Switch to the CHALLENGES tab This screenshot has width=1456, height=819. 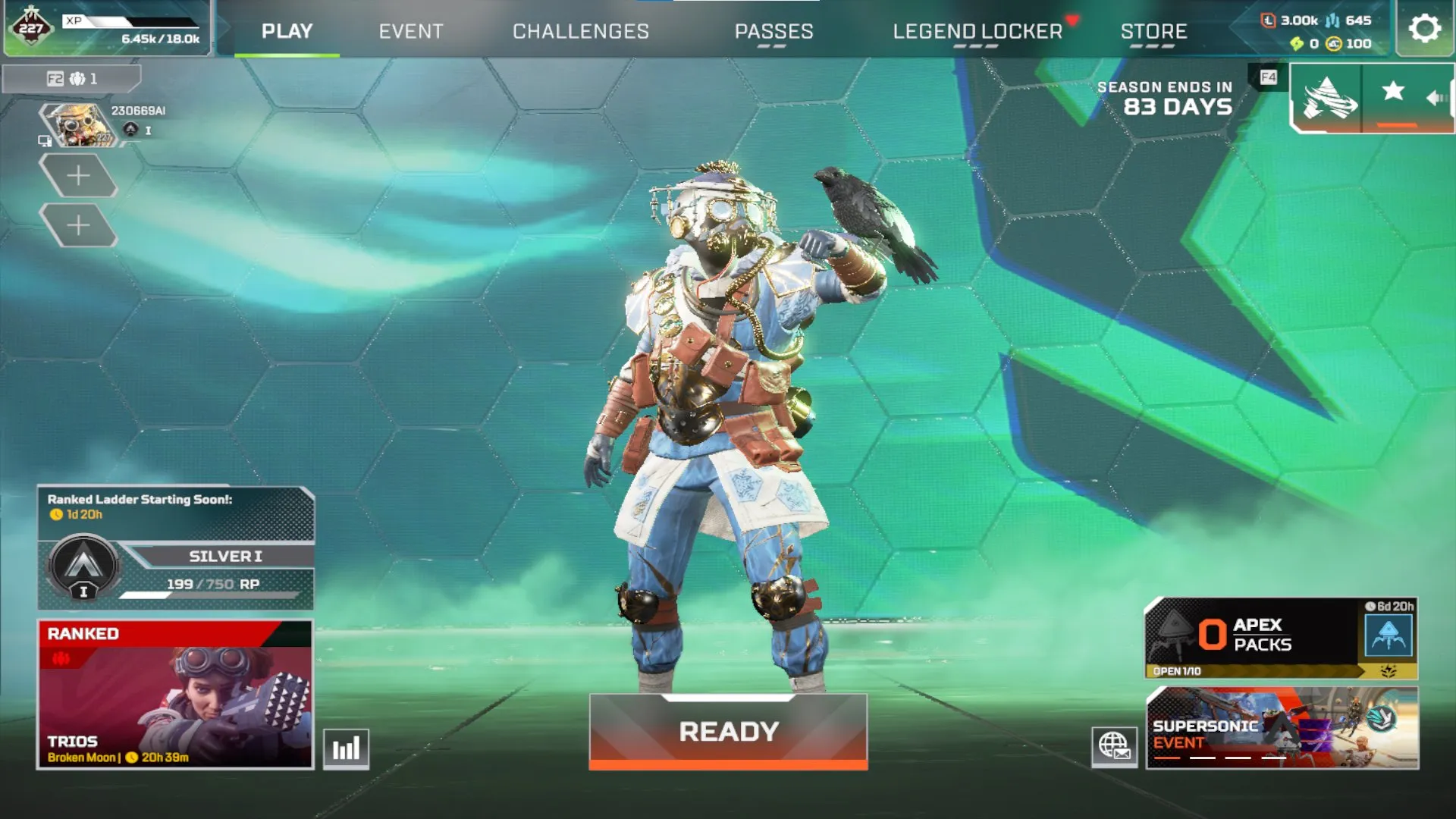[x=581, y=32]
